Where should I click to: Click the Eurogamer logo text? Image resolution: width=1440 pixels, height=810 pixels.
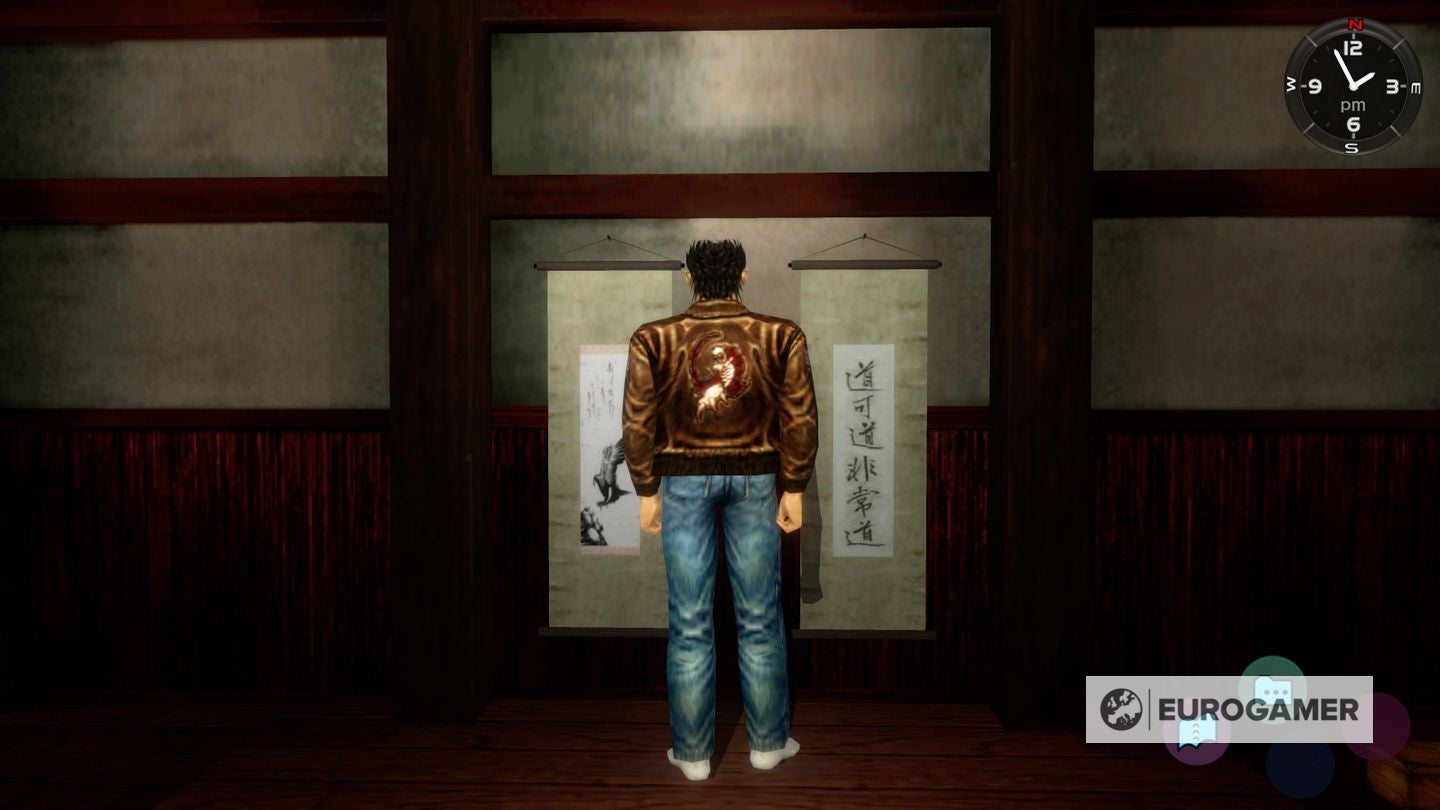click(x=1259, y=709)
